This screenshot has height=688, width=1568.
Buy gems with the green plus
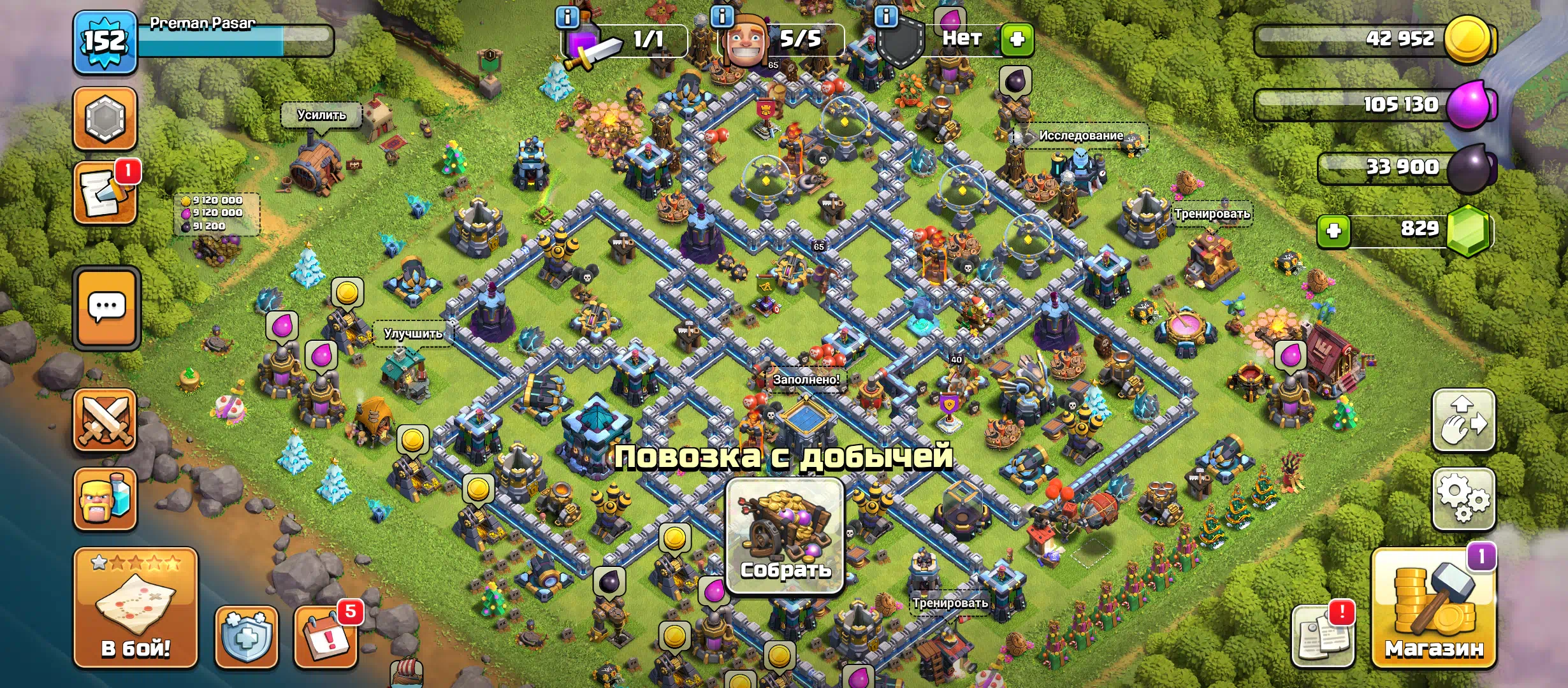pos(1333,231)
